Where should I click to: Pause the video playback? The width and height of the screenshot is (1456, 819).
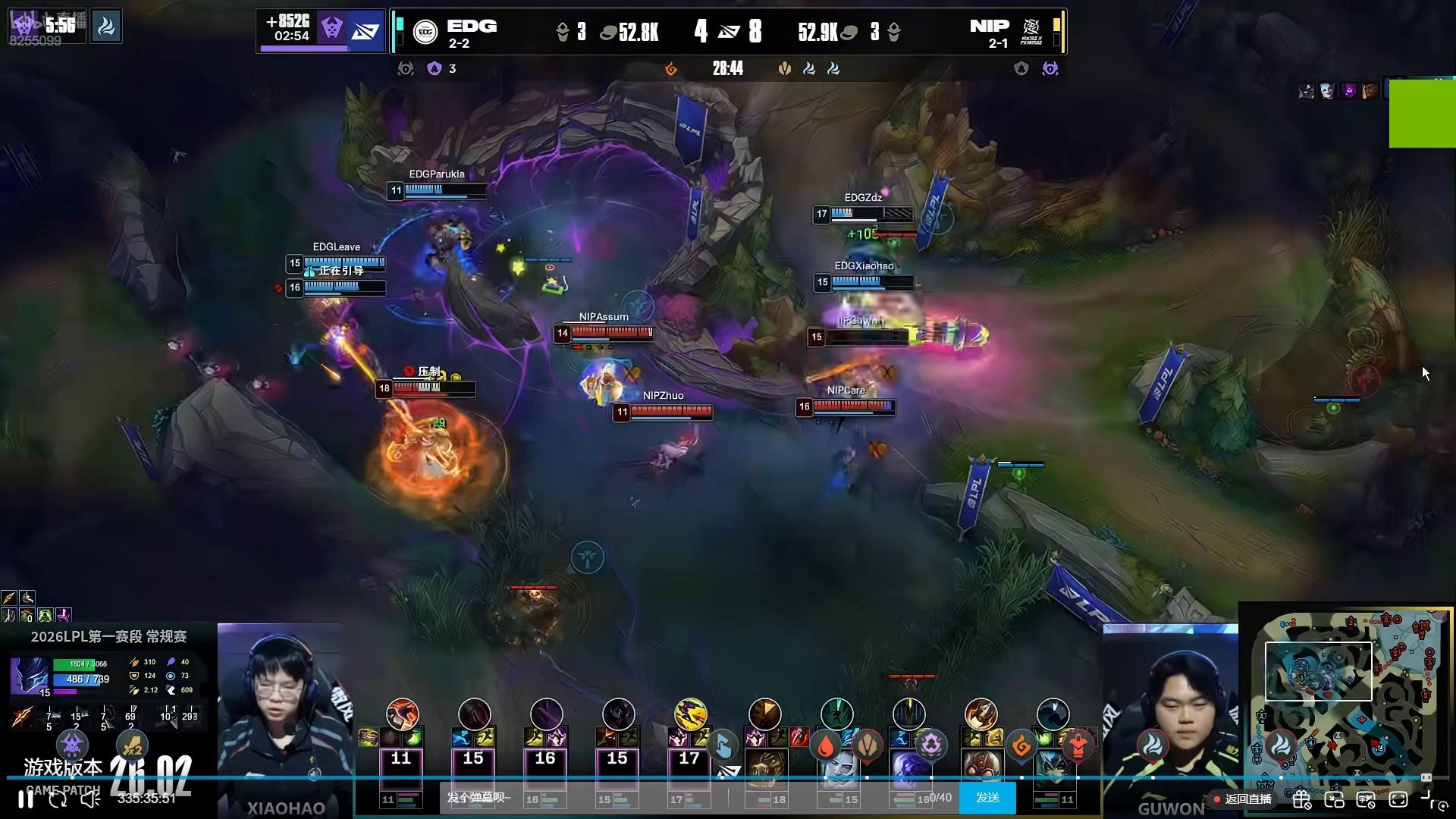tap(25, 799)
